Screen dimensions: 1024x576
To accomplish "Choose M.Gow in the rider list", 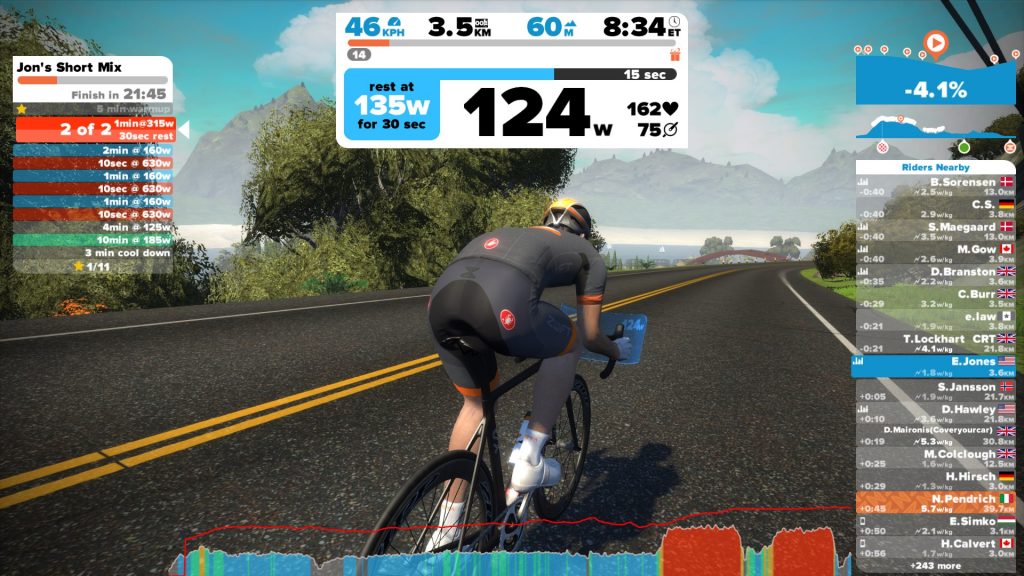I will click(935, 254).
